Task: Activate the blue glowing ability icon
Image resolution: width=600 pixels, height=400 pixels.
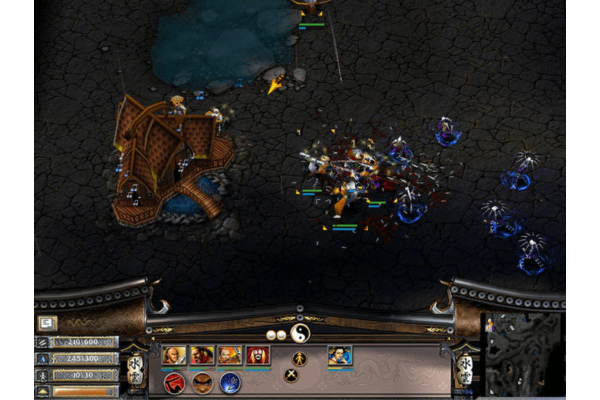Action: click(230, 382)
